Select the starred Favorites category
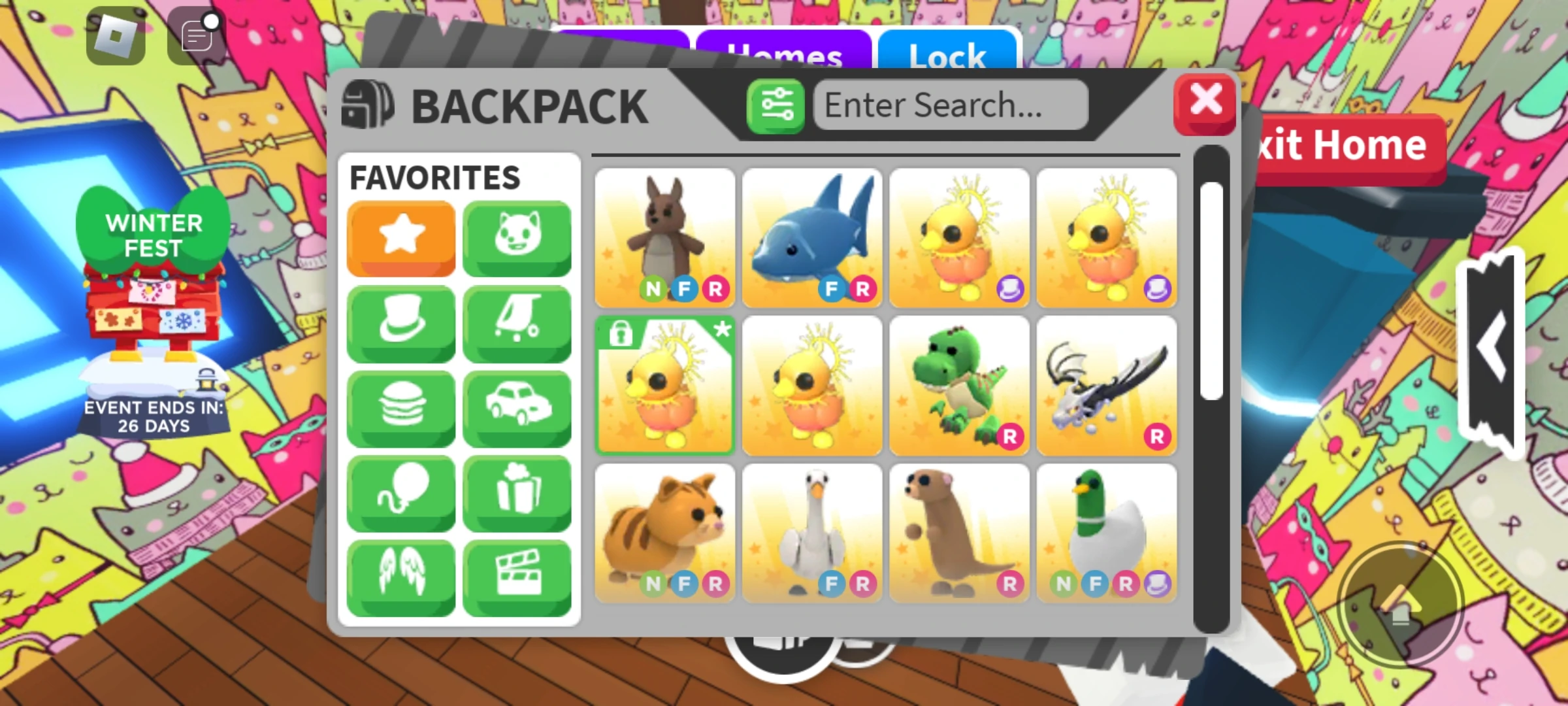 click(400, 237)
